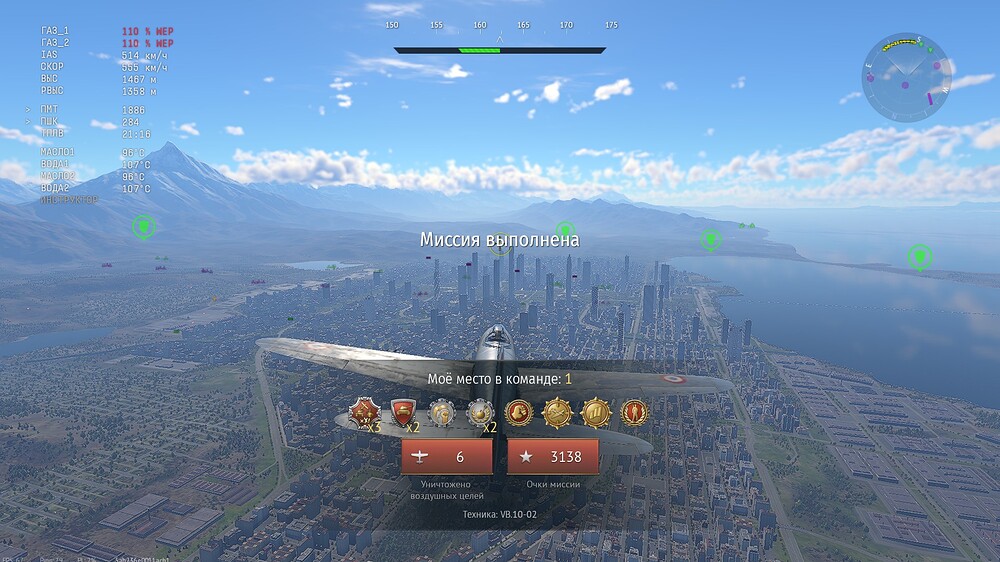Select the mission score 3138 tile

[x=553, y=457]
